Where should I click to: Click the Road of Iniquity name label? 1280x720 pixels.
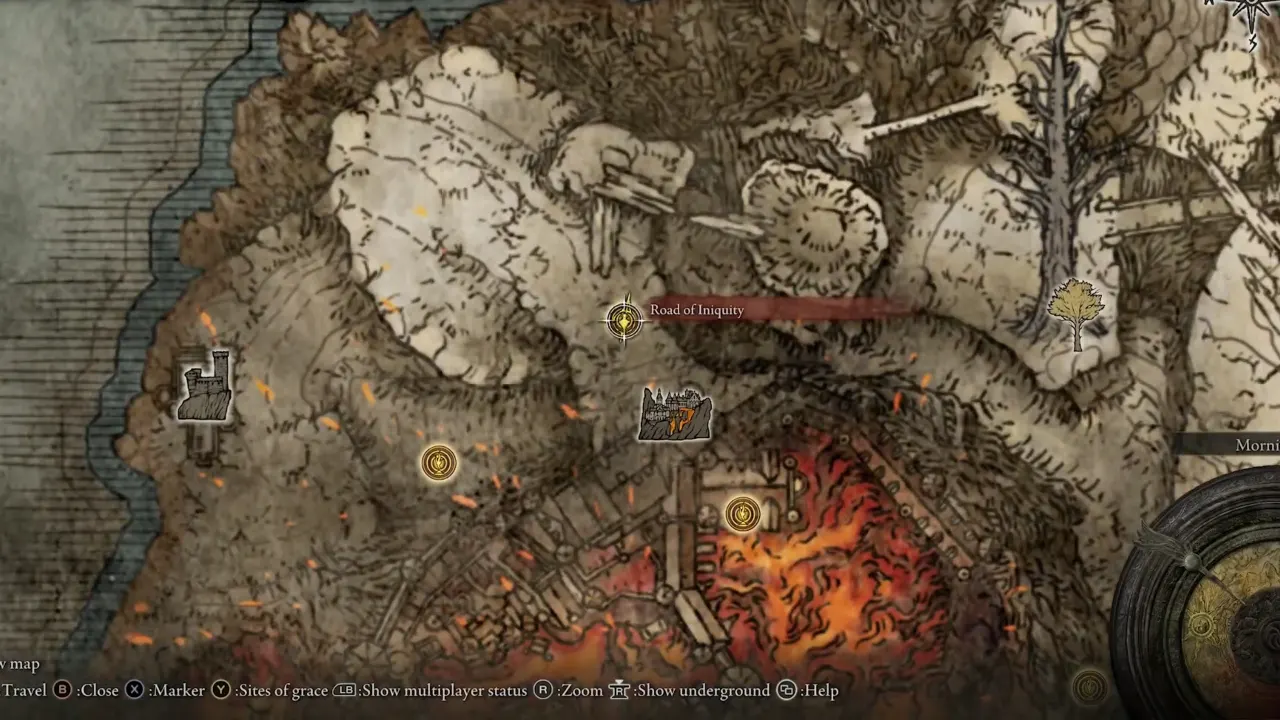pyautogui.click(x=697, y=310)
